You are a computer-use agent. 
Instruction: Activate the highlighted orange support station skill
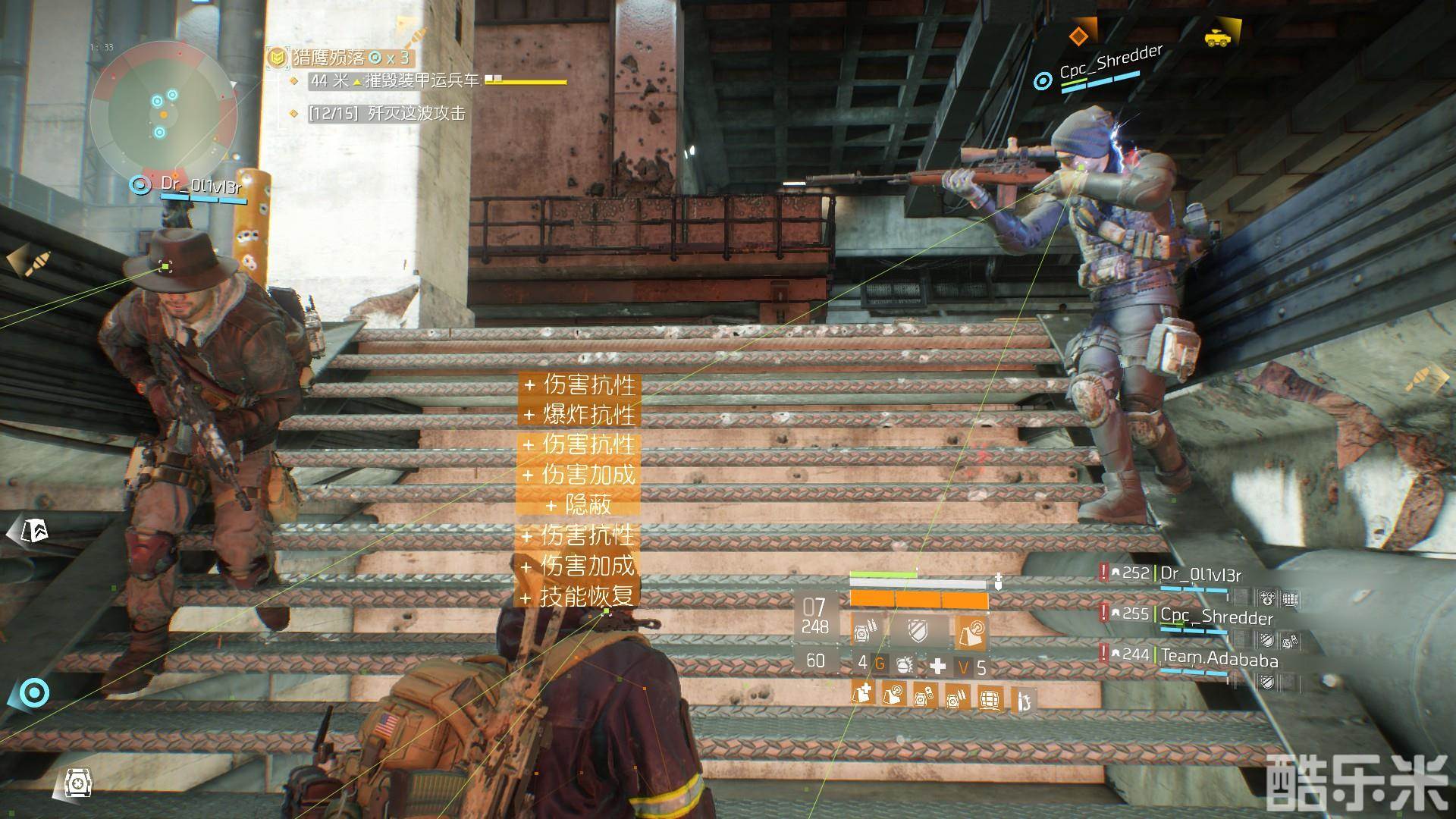point(971,632)
